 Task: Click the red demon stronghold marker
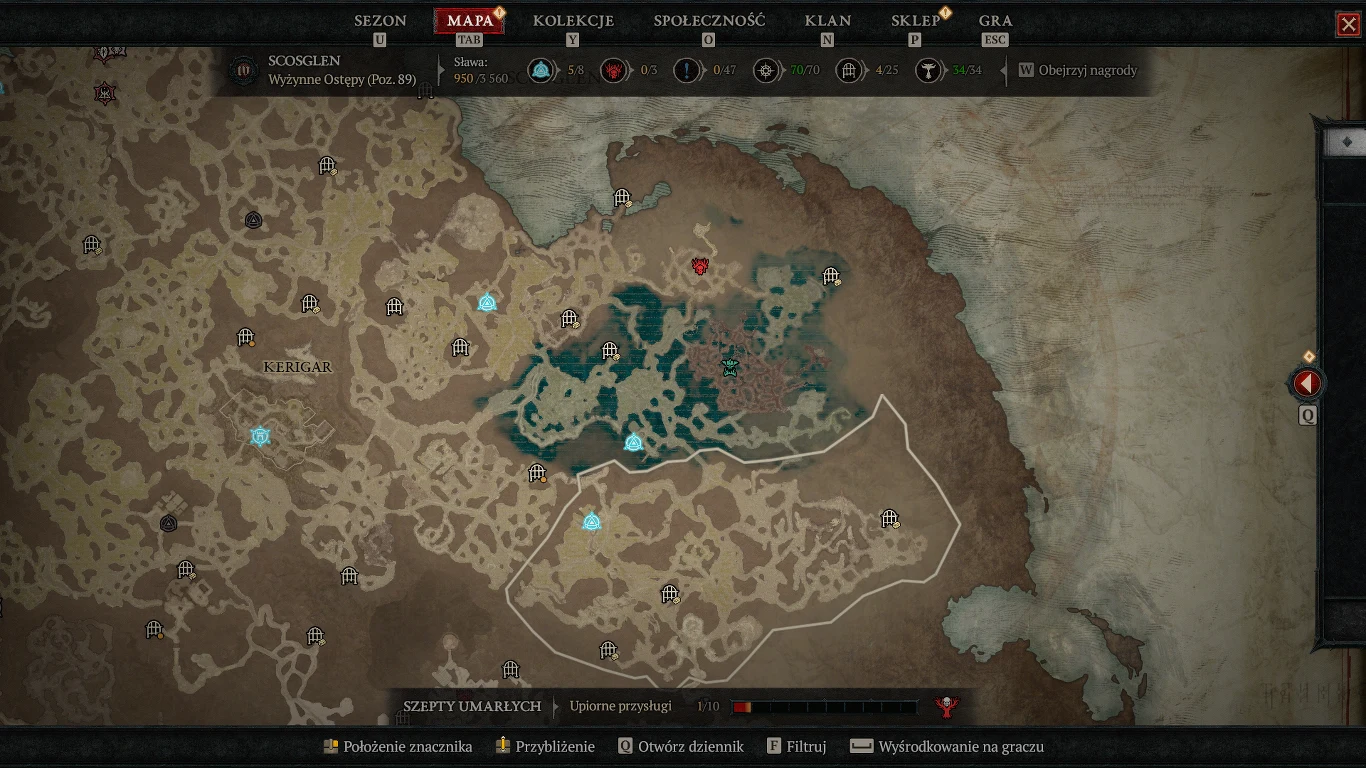(x=701, y=266)
